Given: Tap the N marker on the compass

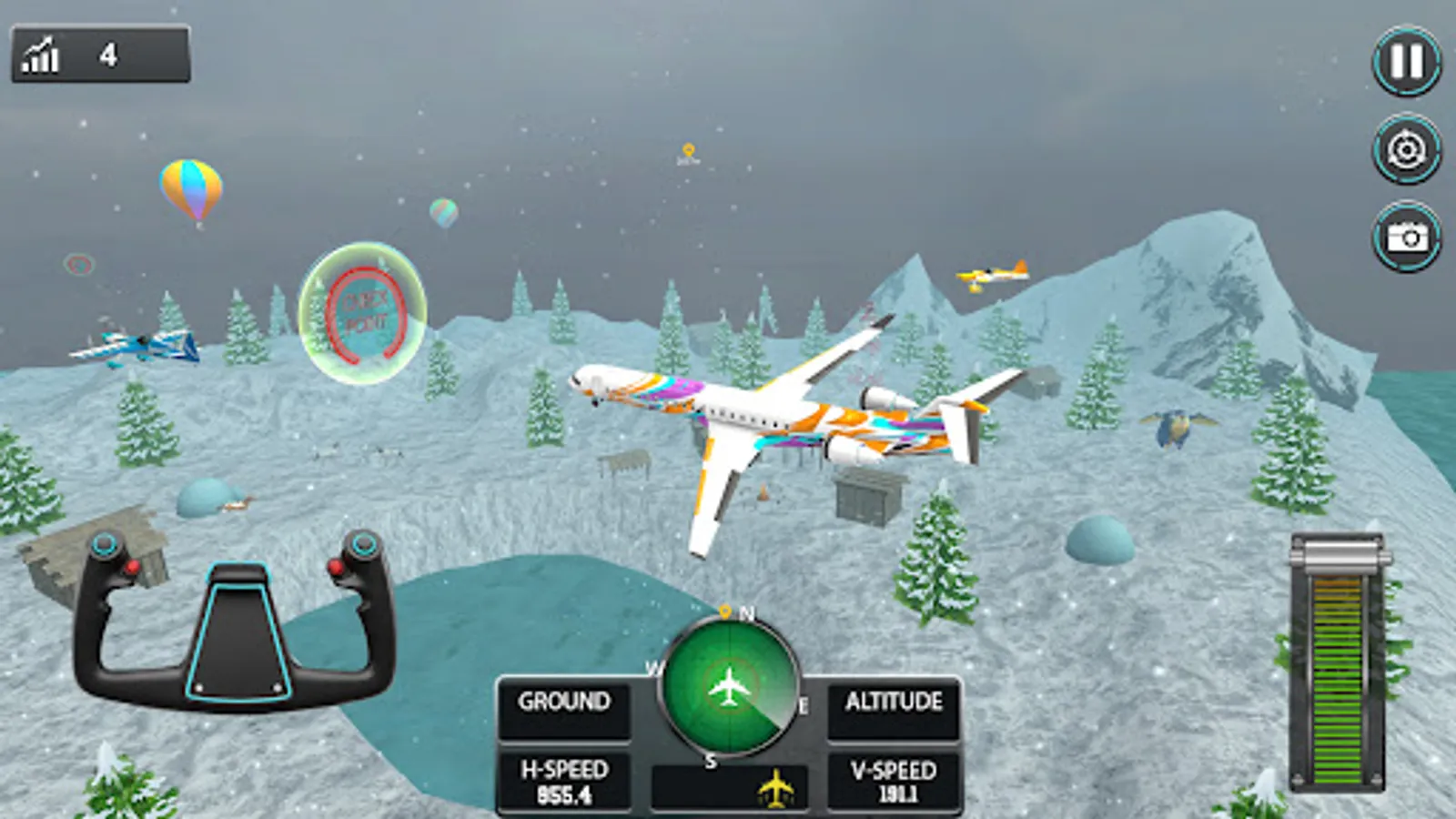Looking at the screenshot, I should click(x=746, y=614).
